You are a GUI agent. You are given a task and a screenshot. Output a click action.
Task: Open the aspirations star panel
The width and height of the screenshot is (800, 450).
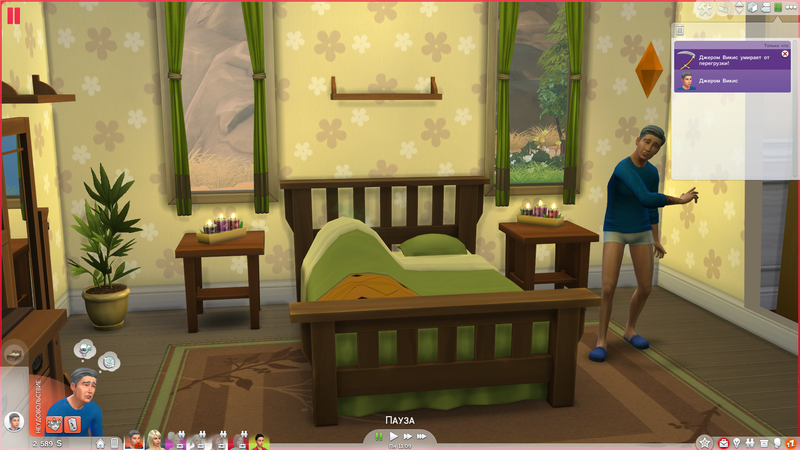[x=703, y=442]
